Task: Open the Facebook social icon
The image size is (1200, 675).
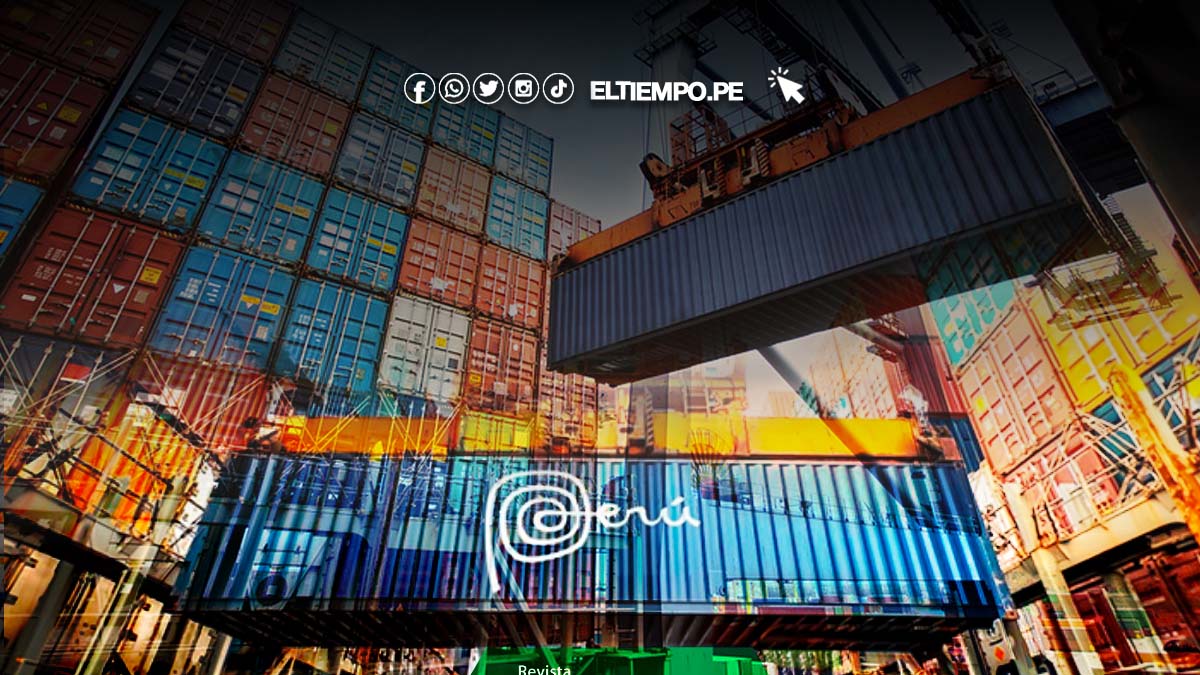Action: (419, 89)
